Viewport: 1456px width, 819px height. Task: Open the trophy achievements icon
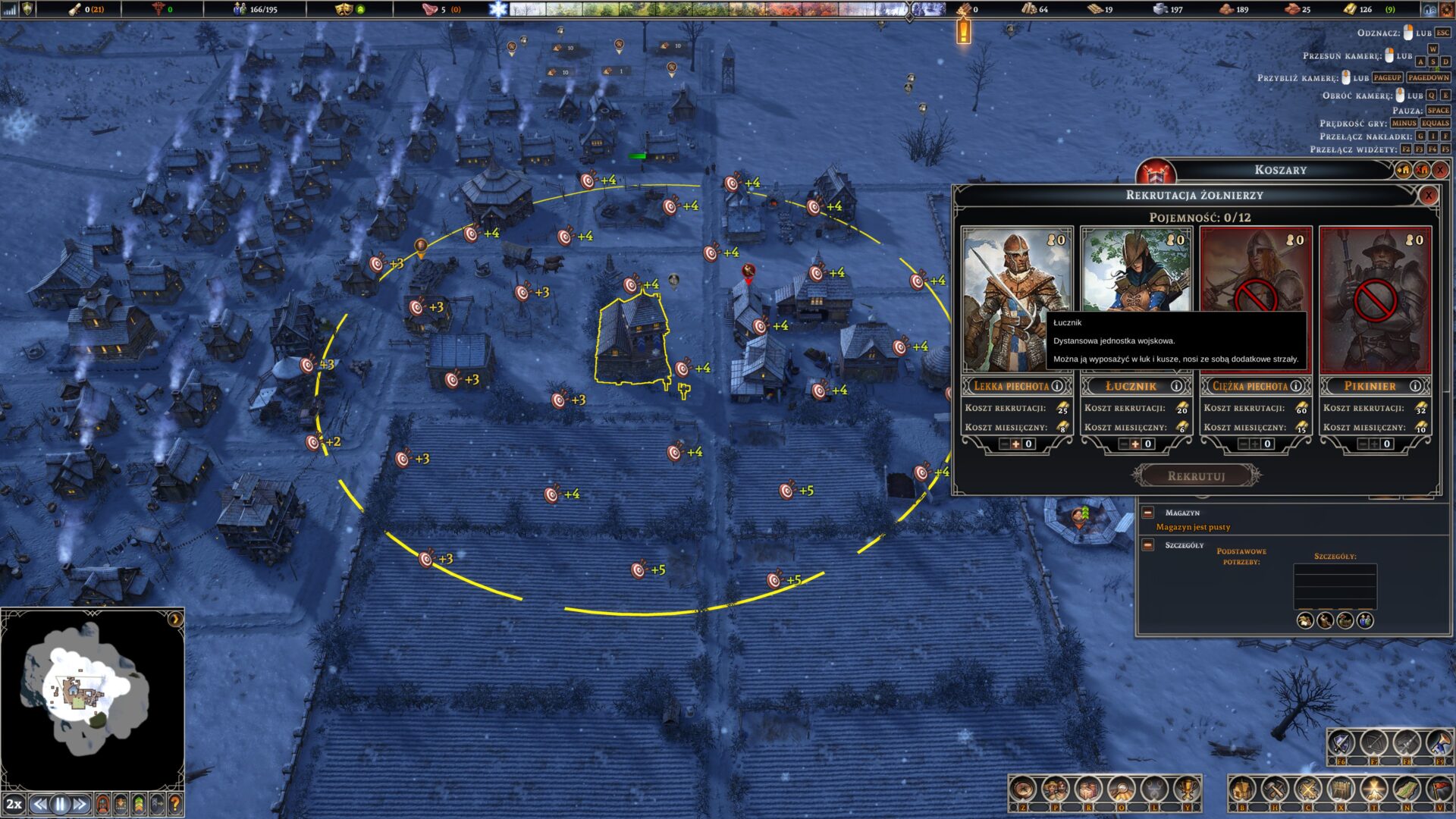pyautogui.click(x=1186, y=790)
